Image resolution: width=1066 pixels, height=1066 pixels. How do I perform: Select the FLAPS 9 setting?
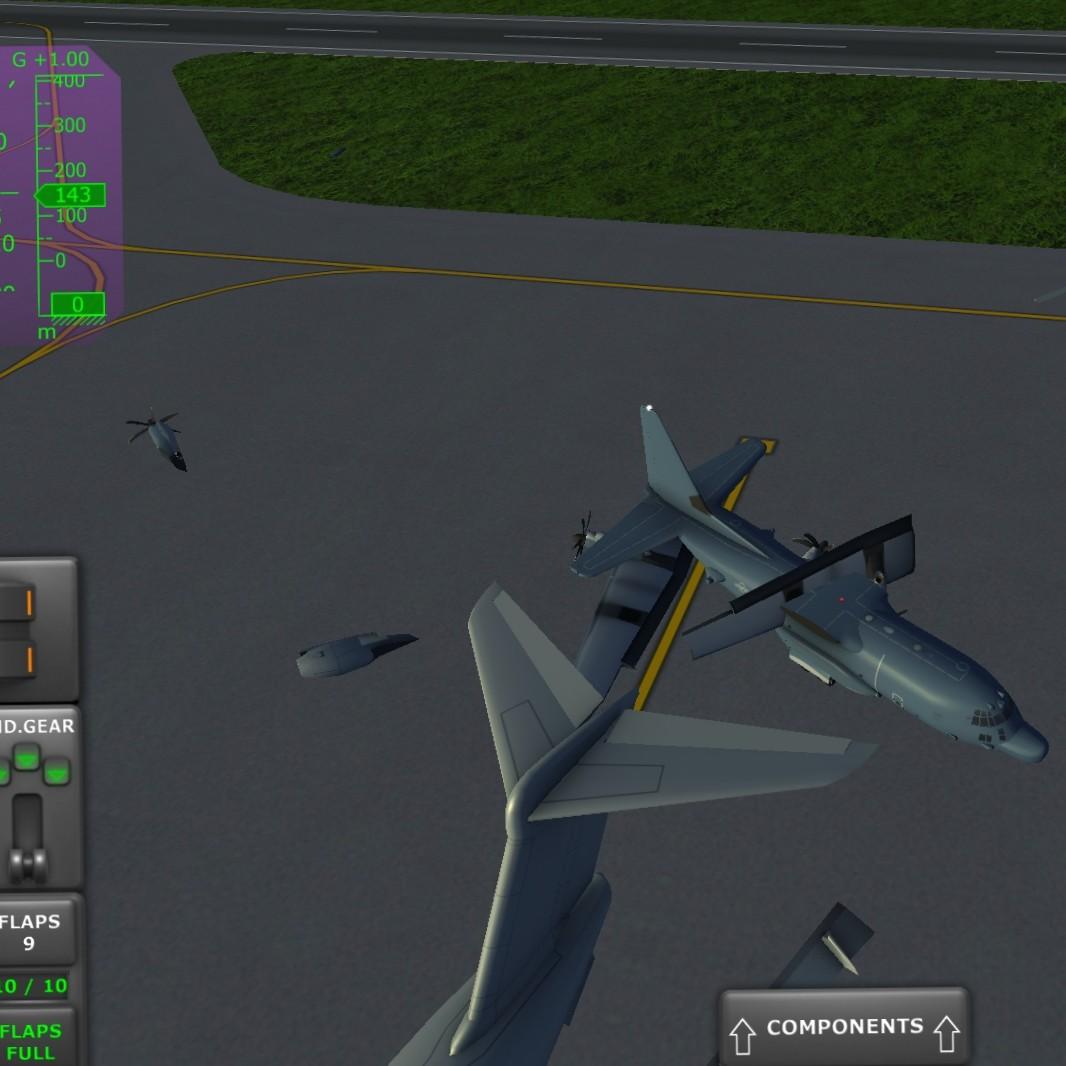coord(31,932)
